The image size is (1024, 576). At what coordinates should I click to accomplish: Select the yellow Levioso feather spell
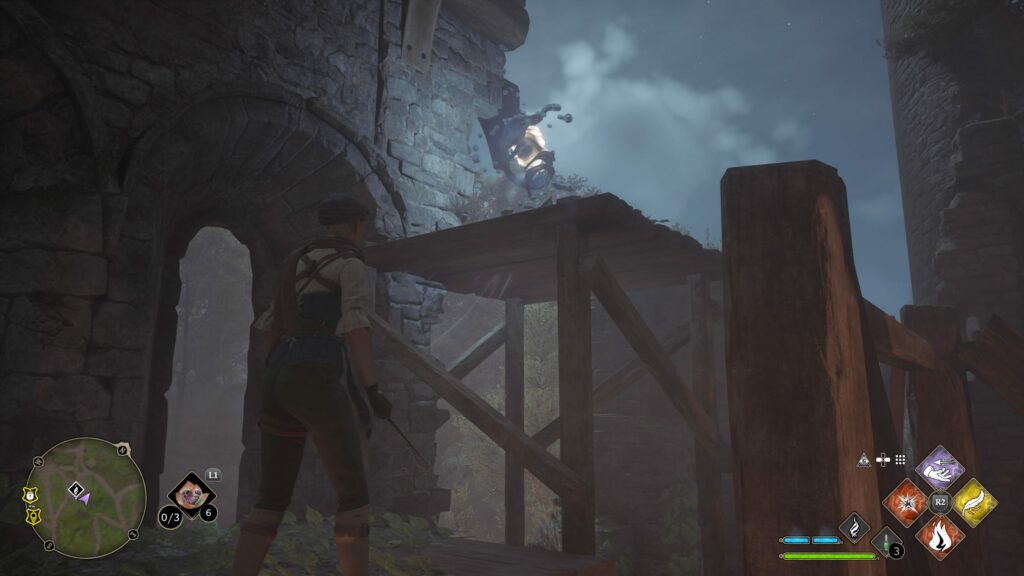pos(974,501)
